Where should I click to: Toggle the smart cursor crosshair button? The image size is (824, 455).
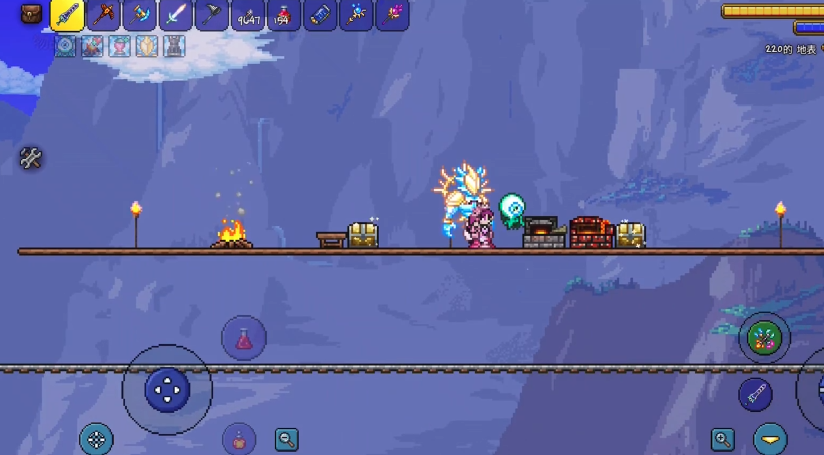point(96,438)
